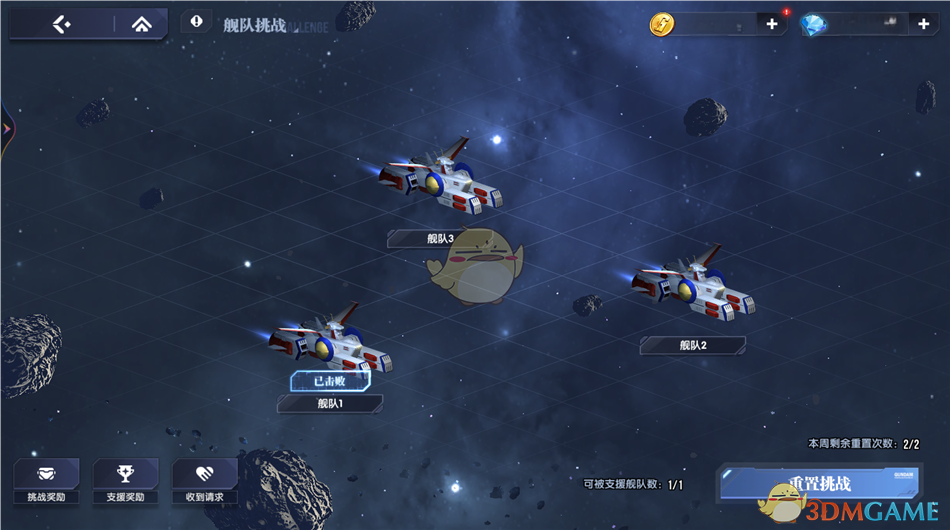Screen dimensions: 950x530
Task: Click the 重置挑战 reset challenge button
Action: point(818,484)
